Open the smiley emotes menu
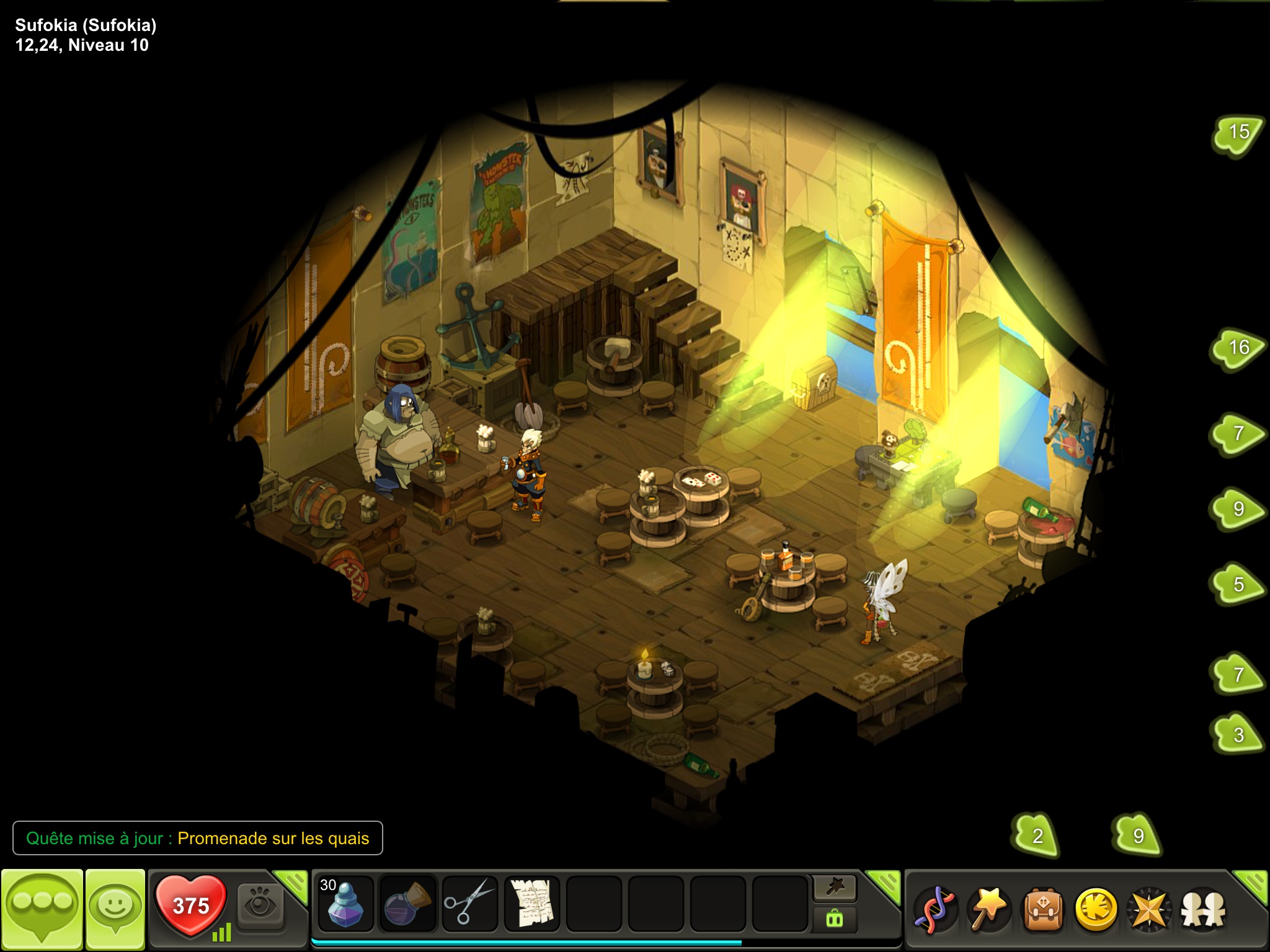 click(115, 907)
